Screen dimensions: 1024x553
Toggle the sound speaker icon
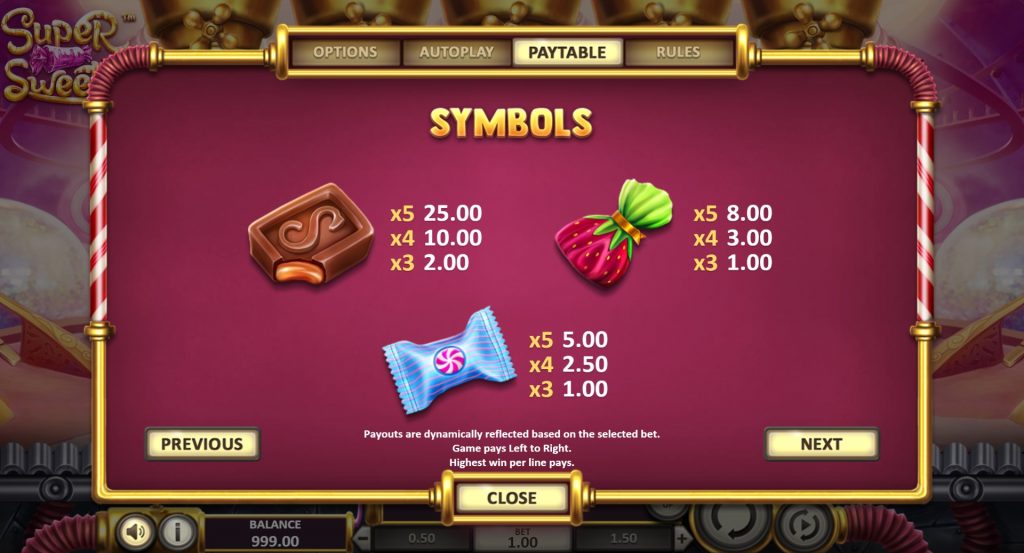click(x=135, y=531)
